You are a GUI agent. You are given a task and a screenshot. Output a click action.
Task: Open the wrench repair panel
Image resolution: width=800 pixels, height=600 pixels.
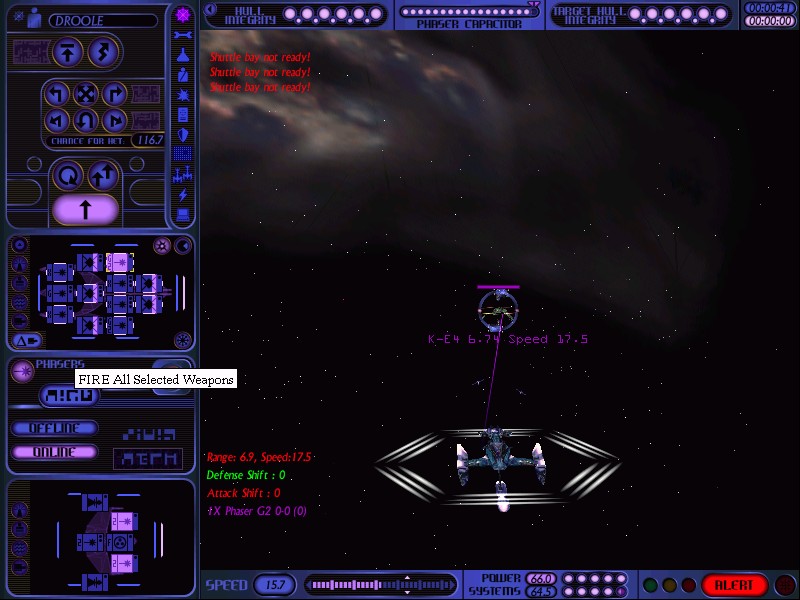(183, 36)
